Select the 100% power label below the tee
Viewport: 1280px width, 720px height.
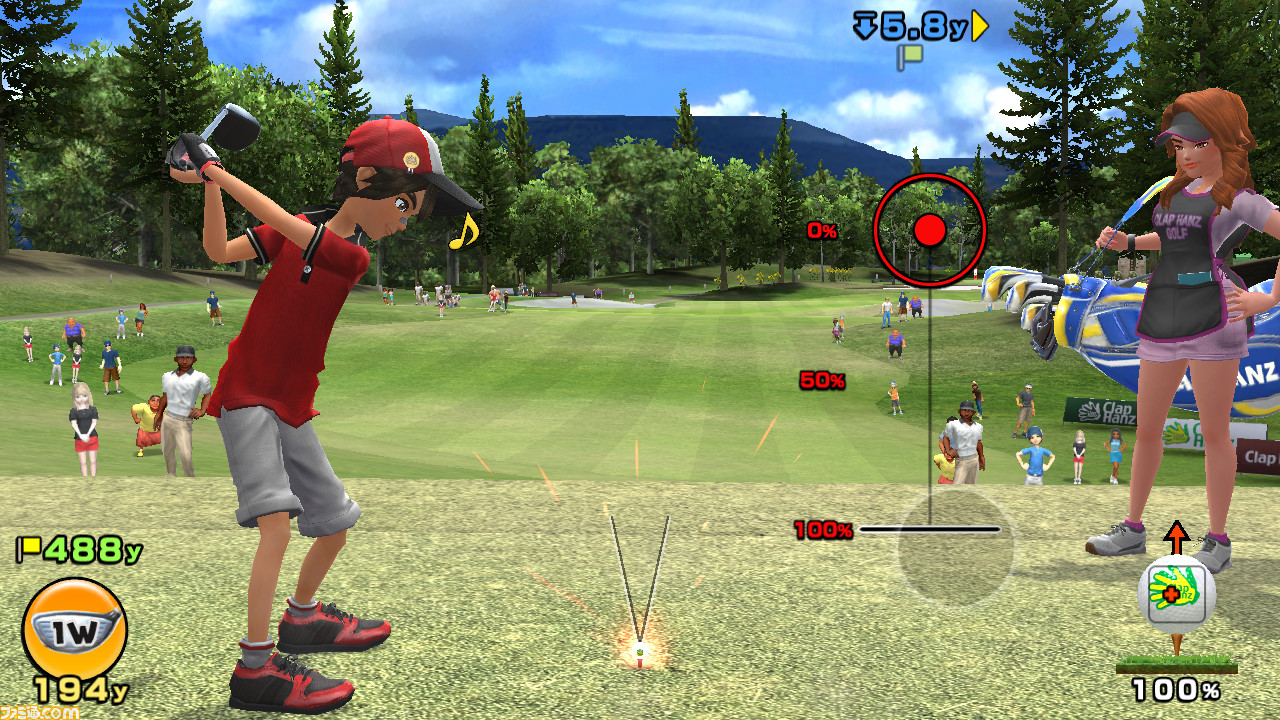[x=1178, y=689]
